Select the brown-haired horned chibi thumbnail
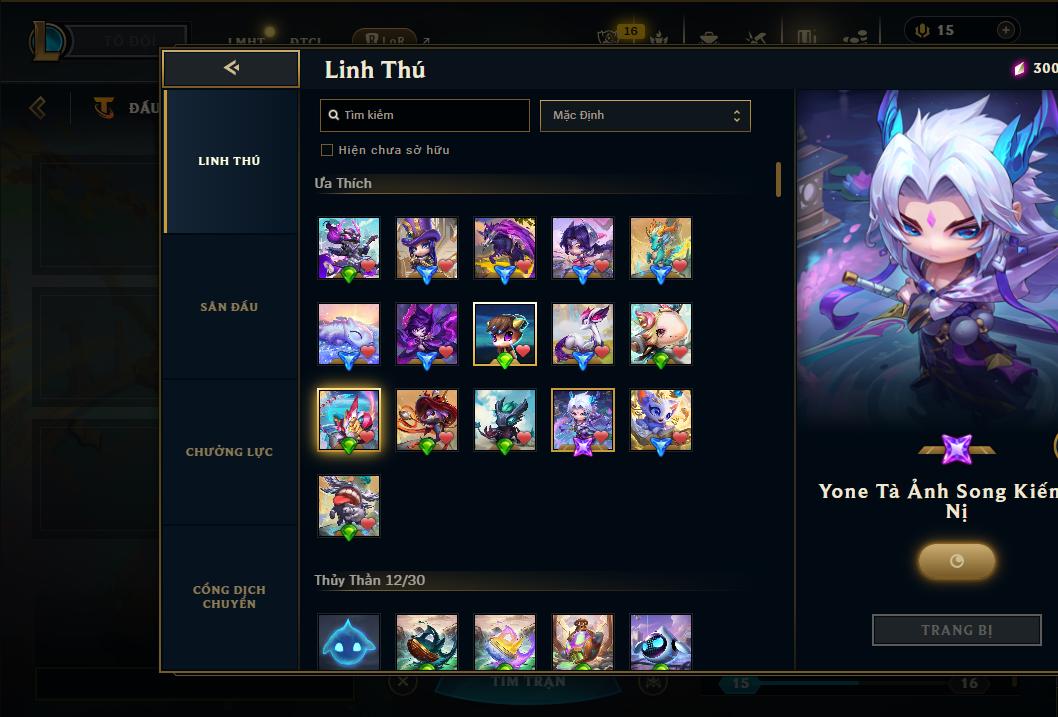Image resolution: width=1058 pixels, height=717 pixels. (505, 334)
